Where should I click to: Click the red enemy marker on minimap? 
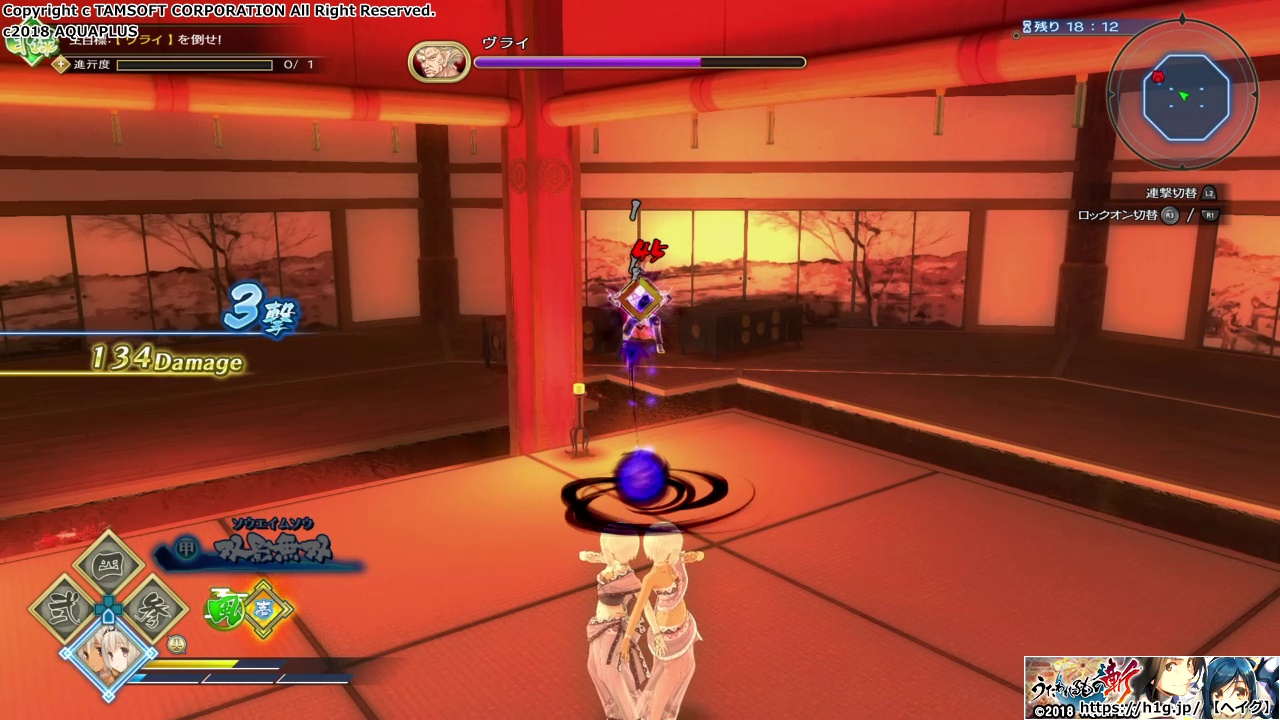point(1158,77)
